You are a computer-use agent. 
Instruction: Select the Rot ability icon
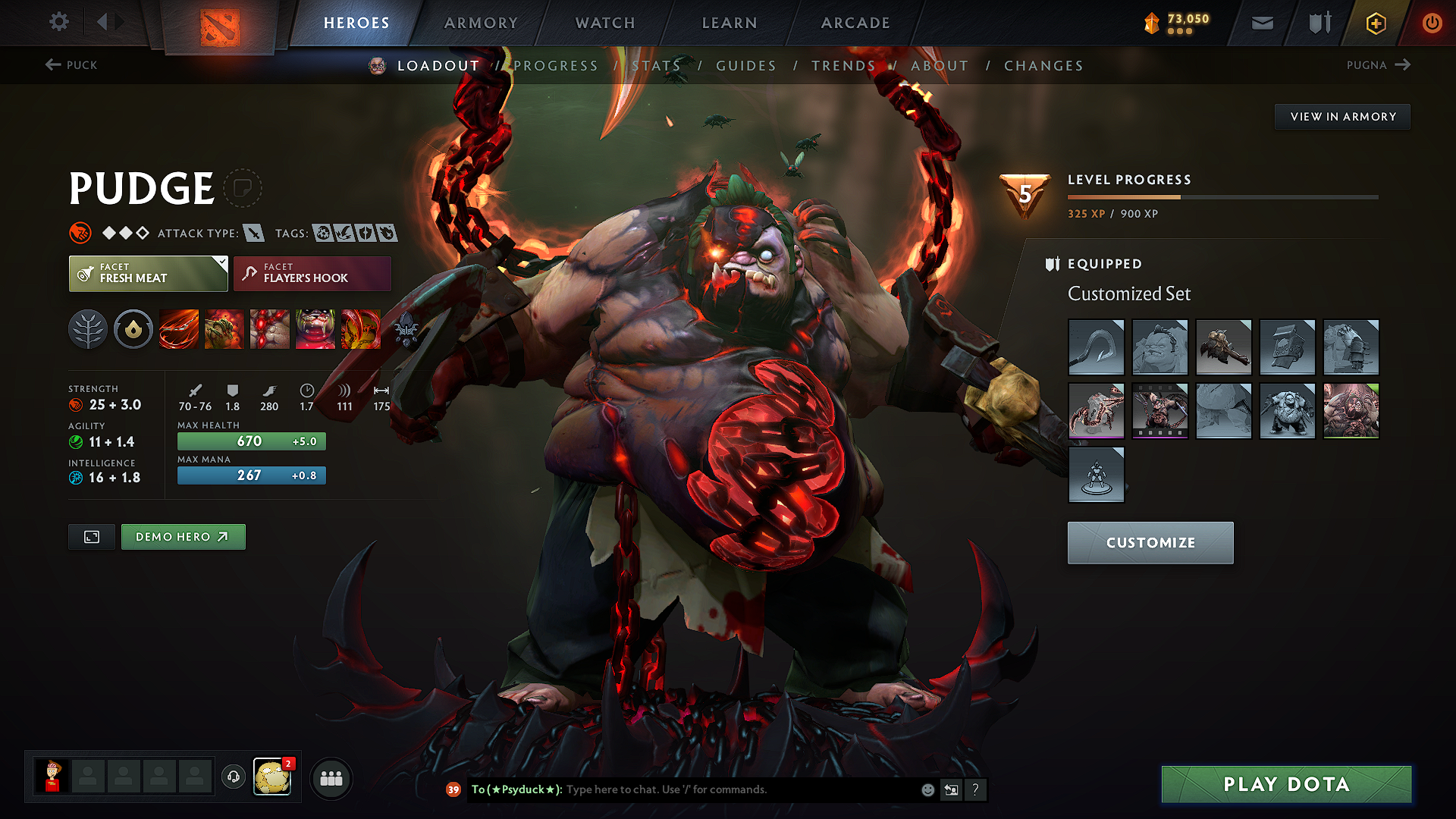224,329
